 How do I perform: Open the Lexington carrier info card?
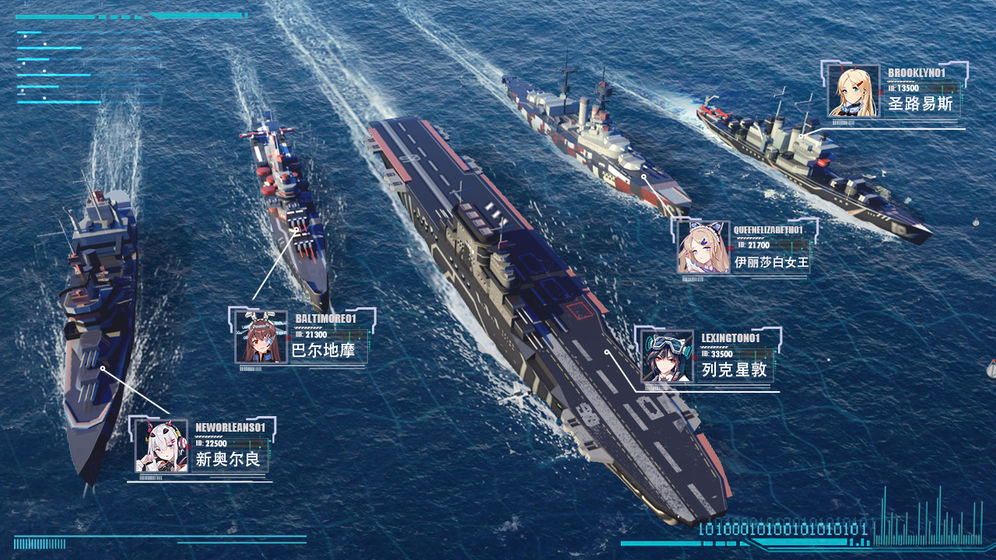point(709,356)
